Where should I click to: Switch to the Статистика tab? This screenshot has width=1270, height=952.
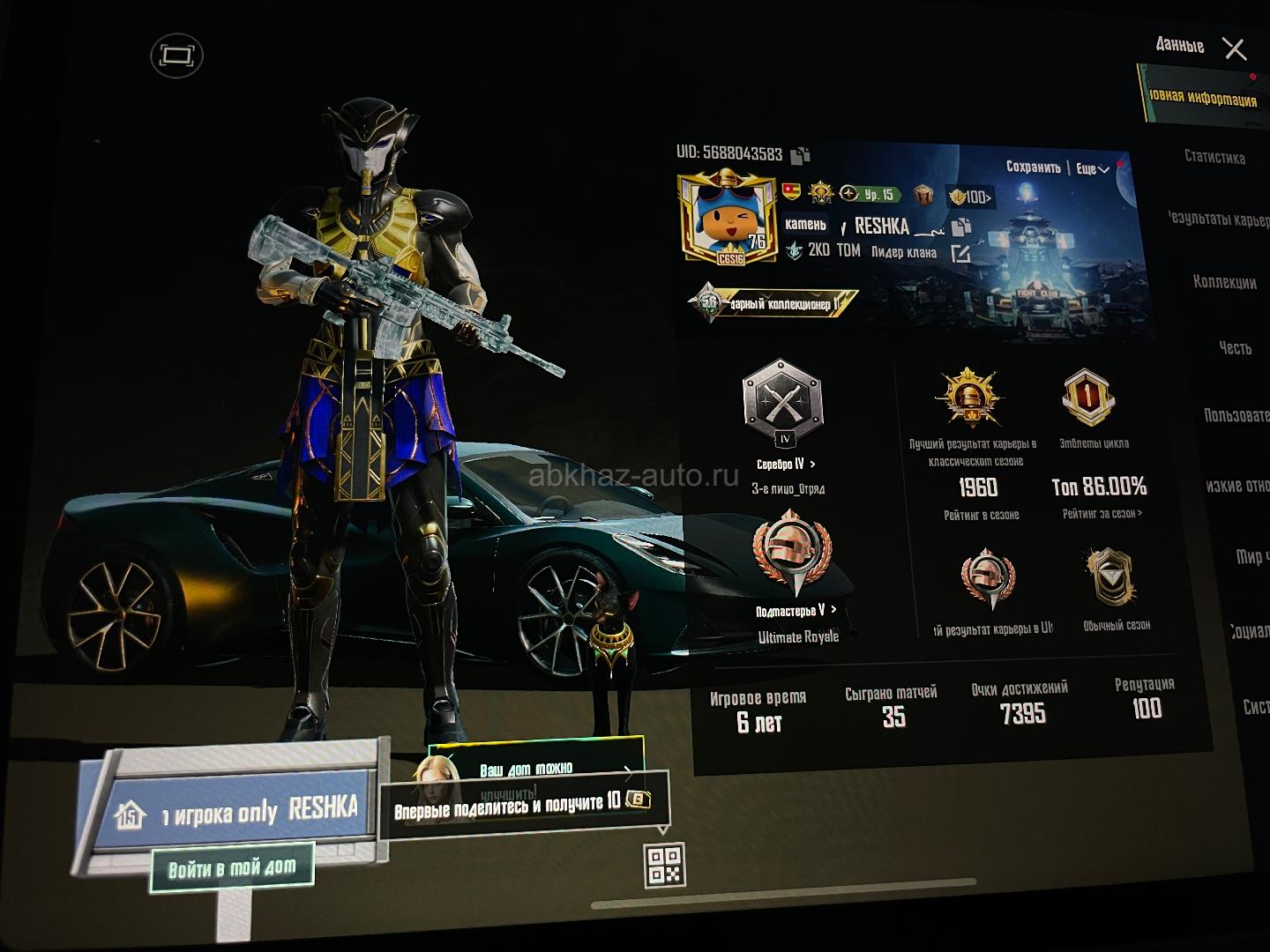click(1214, 157)
